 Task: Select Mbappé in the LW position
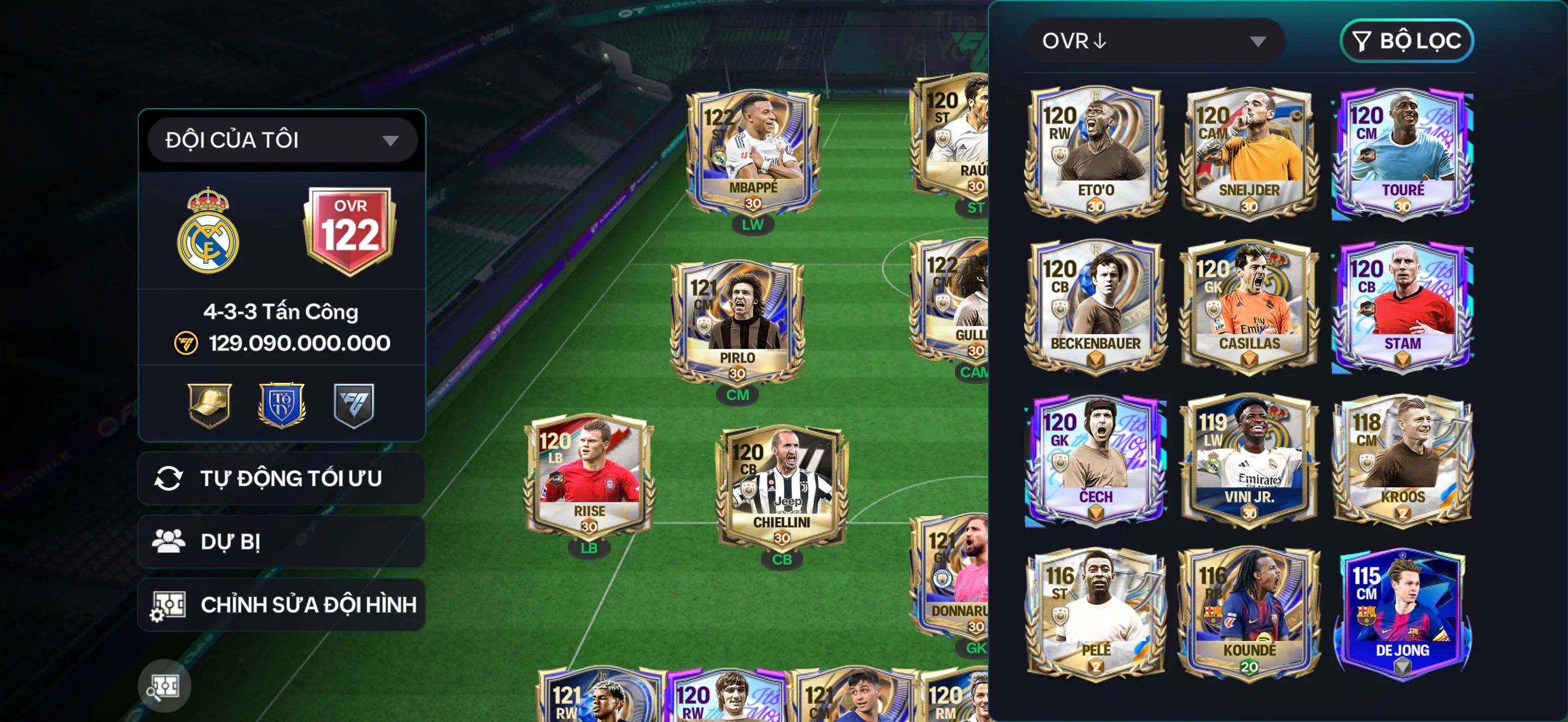[753, 152]
